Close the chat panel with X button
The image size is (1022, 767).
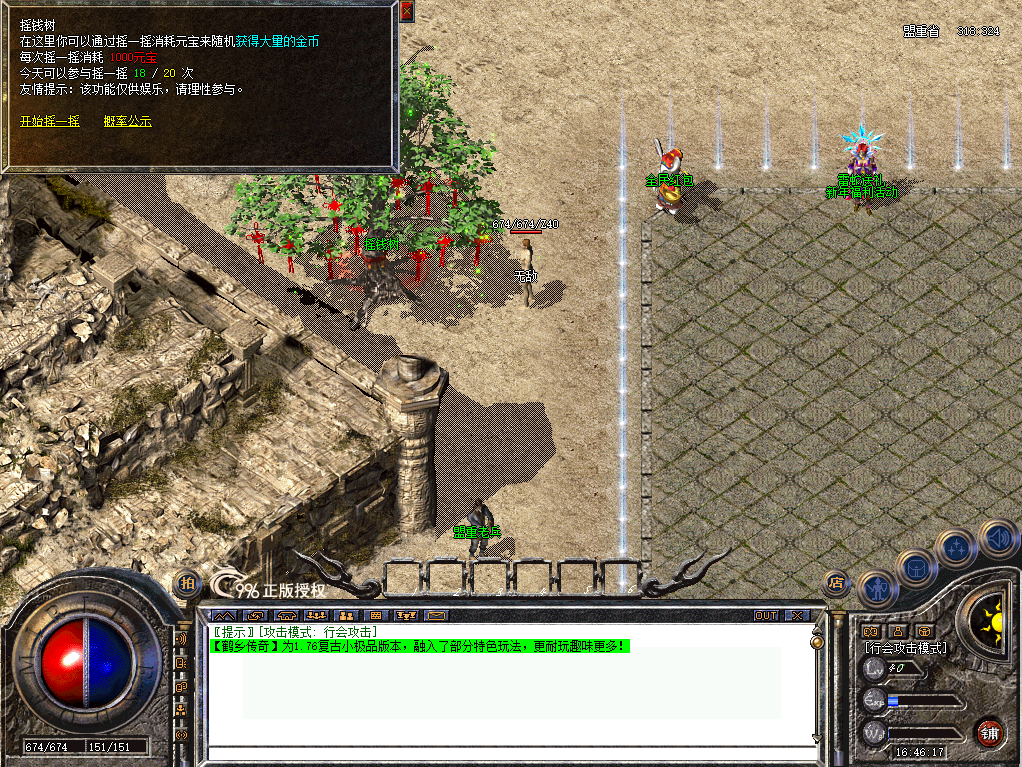tap(797, 615)
